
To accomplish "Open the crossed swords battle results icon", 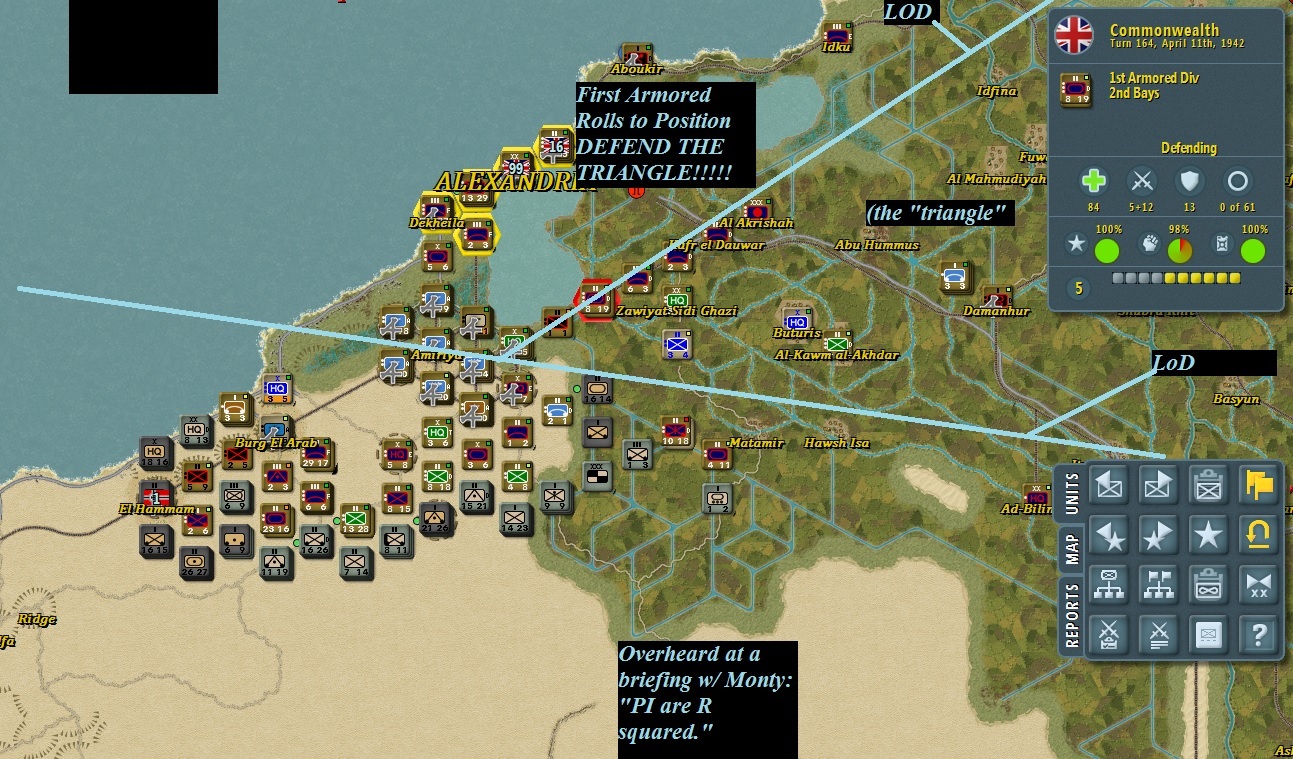I will (1109, 636).
